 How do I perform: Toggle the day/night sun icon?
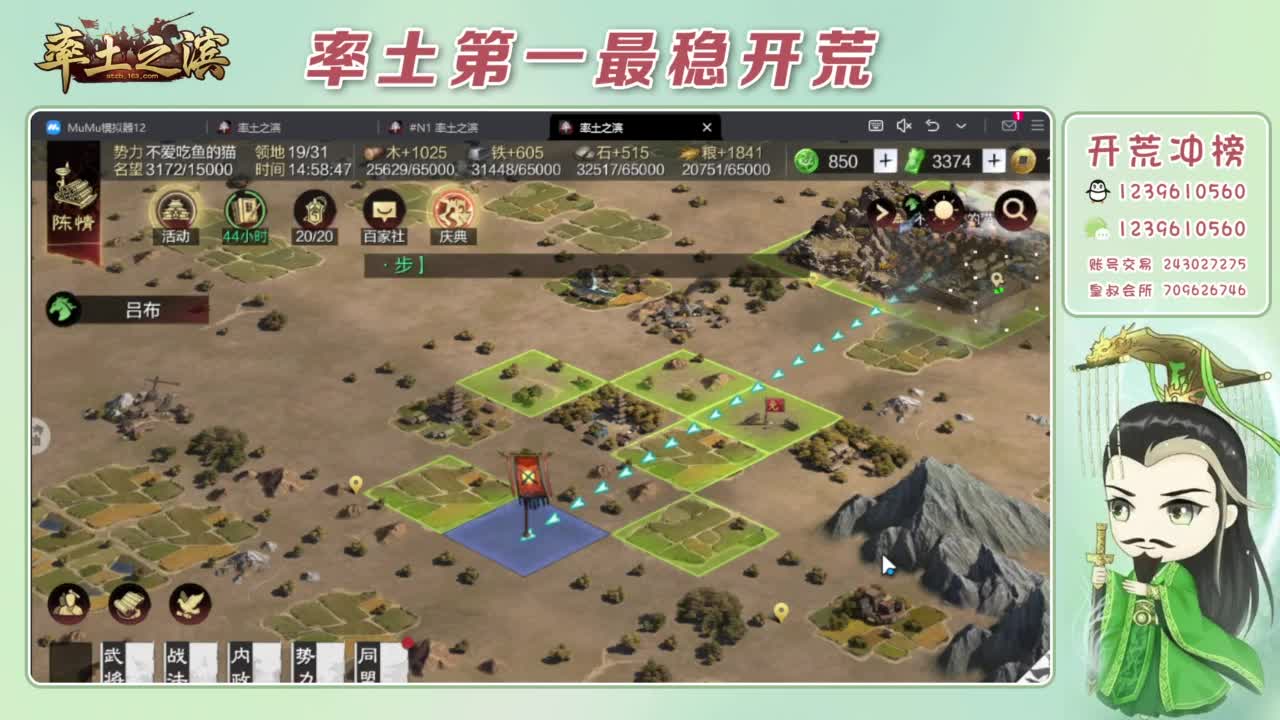[x=943, y=210]
